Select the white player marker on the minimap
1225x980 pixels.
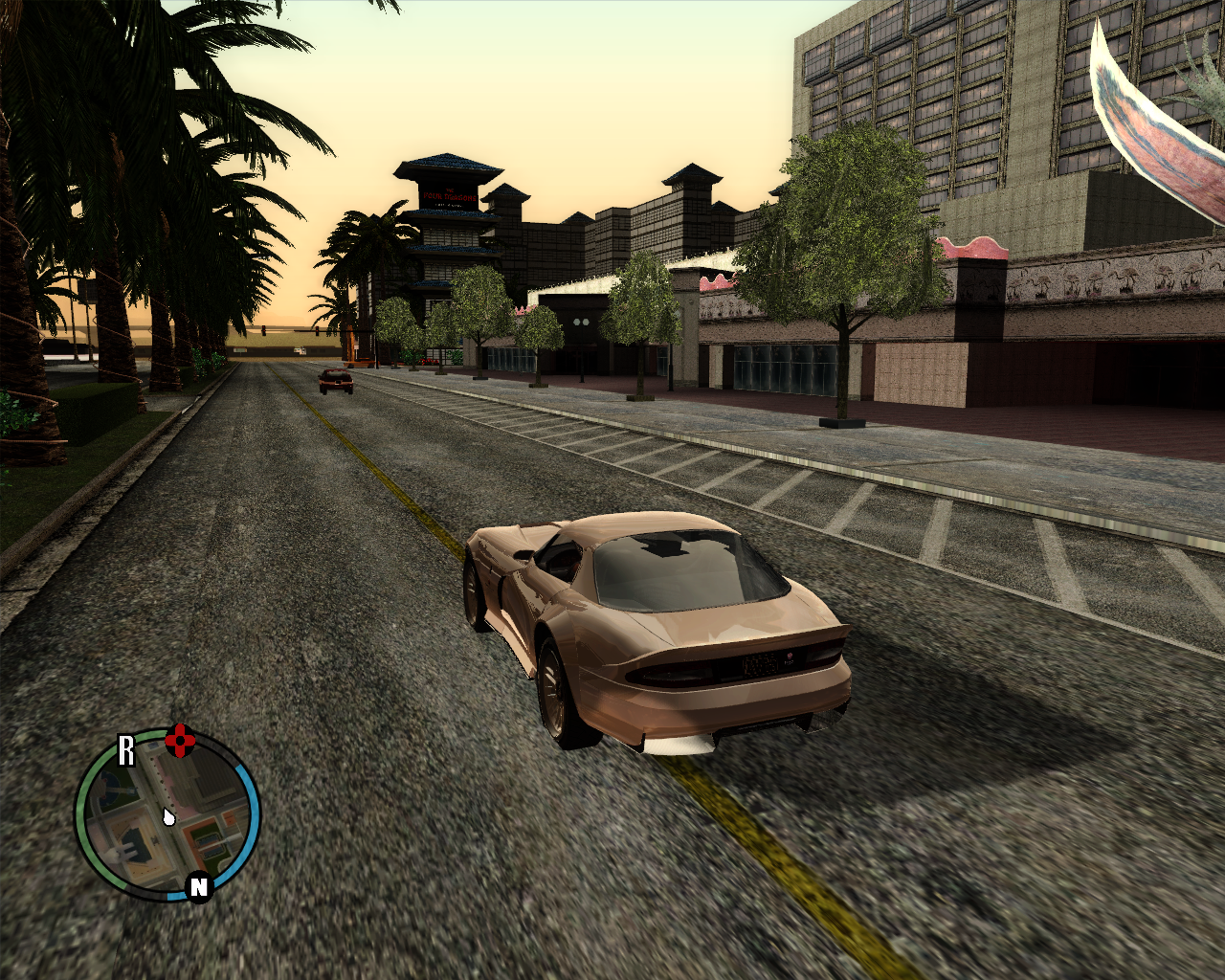168,818
